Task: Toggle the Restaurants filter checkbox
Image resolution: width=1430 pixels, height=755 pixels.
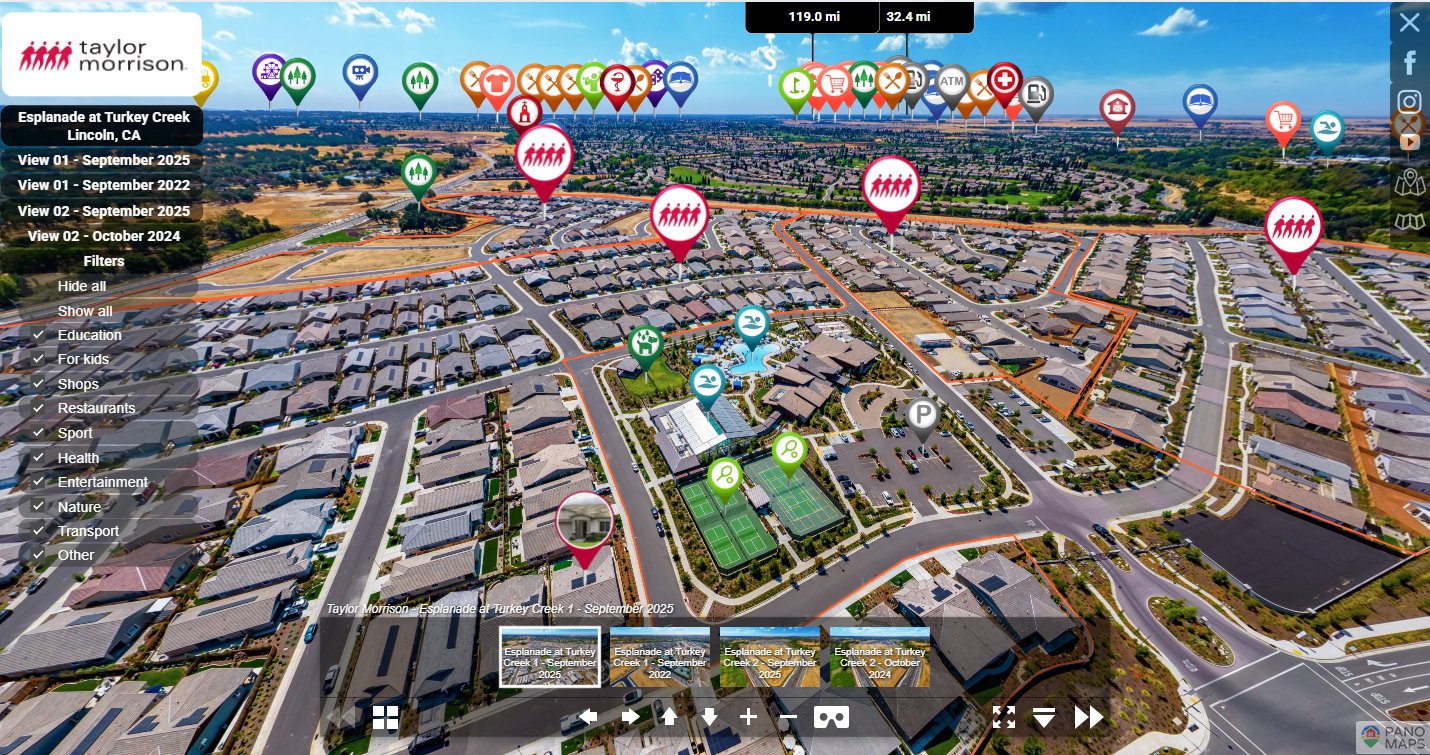Action: 96,408
